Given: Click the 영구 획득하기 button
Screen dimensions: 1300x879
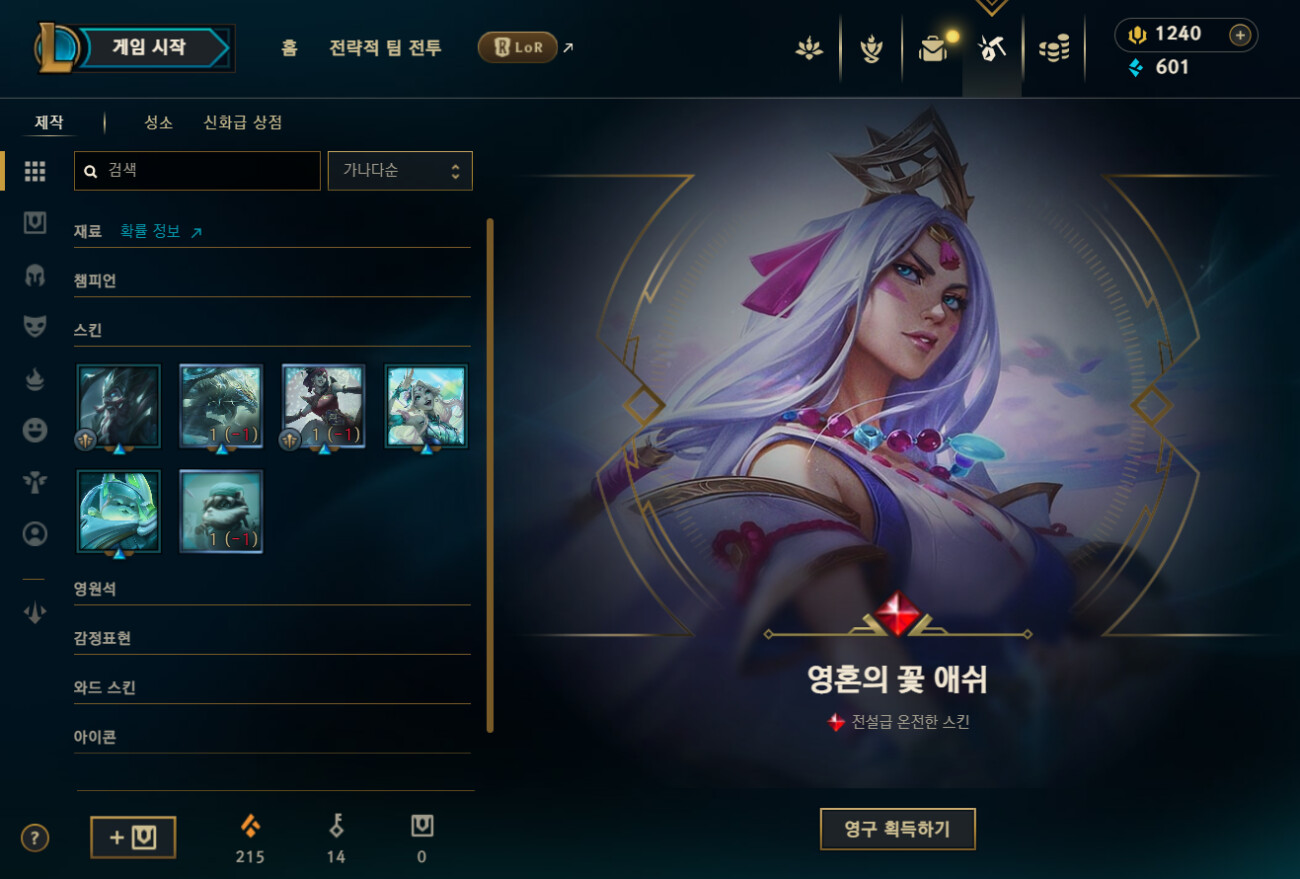Looking at the screenshot, I should point(897,829).
